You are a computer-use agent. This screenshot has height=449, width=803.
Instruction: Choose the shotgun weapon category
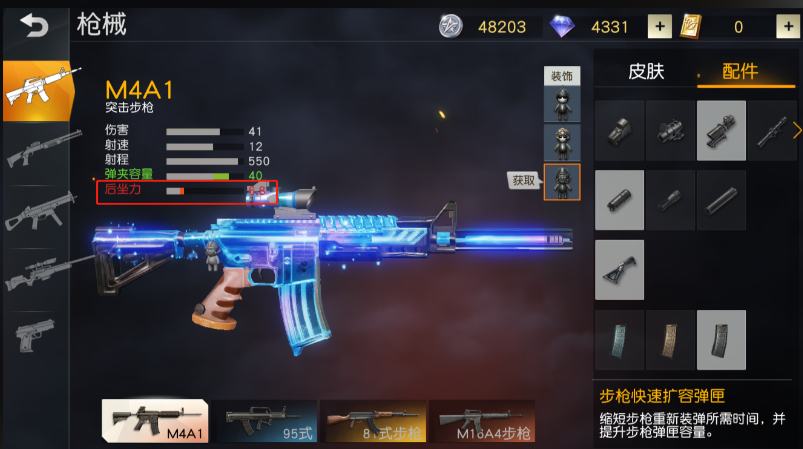(x=40, y=150)
